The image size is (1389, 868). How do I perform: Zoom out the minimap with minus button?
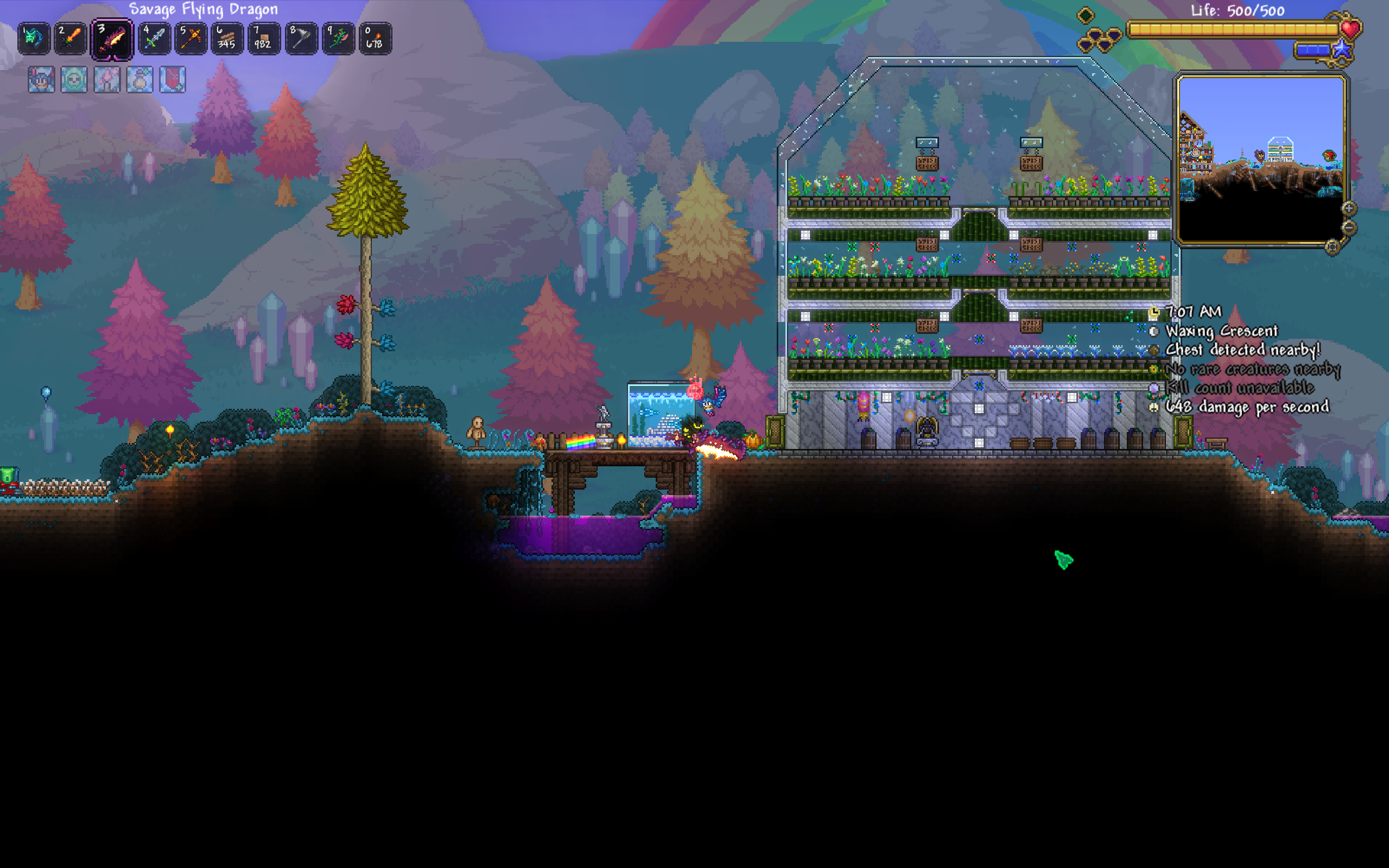(x=1349, y=228)
